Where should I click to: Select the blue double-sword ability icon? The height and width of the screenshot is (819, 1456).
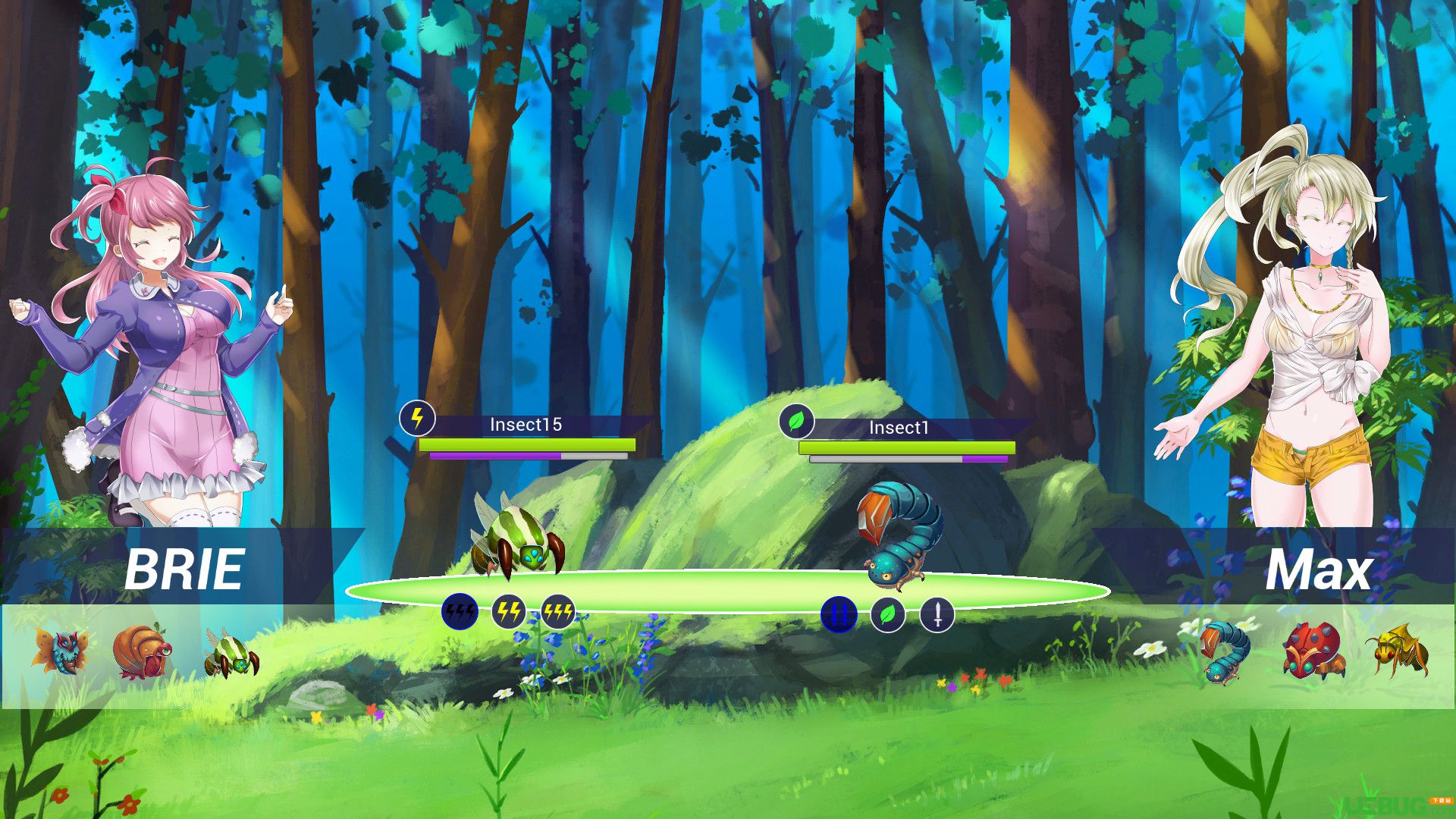click(x=839, y=614)
